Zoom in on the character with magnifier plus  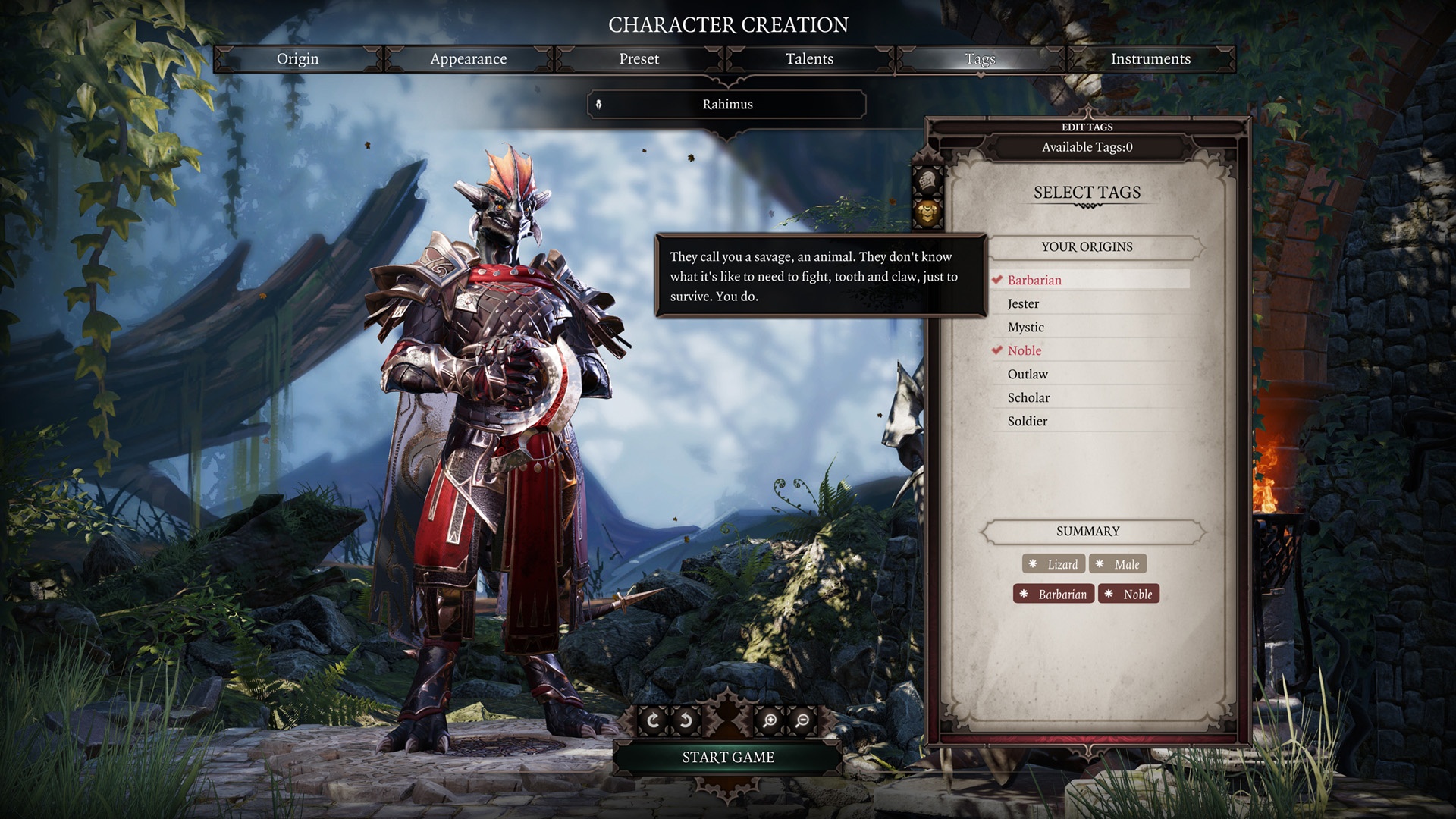(768, 720)
